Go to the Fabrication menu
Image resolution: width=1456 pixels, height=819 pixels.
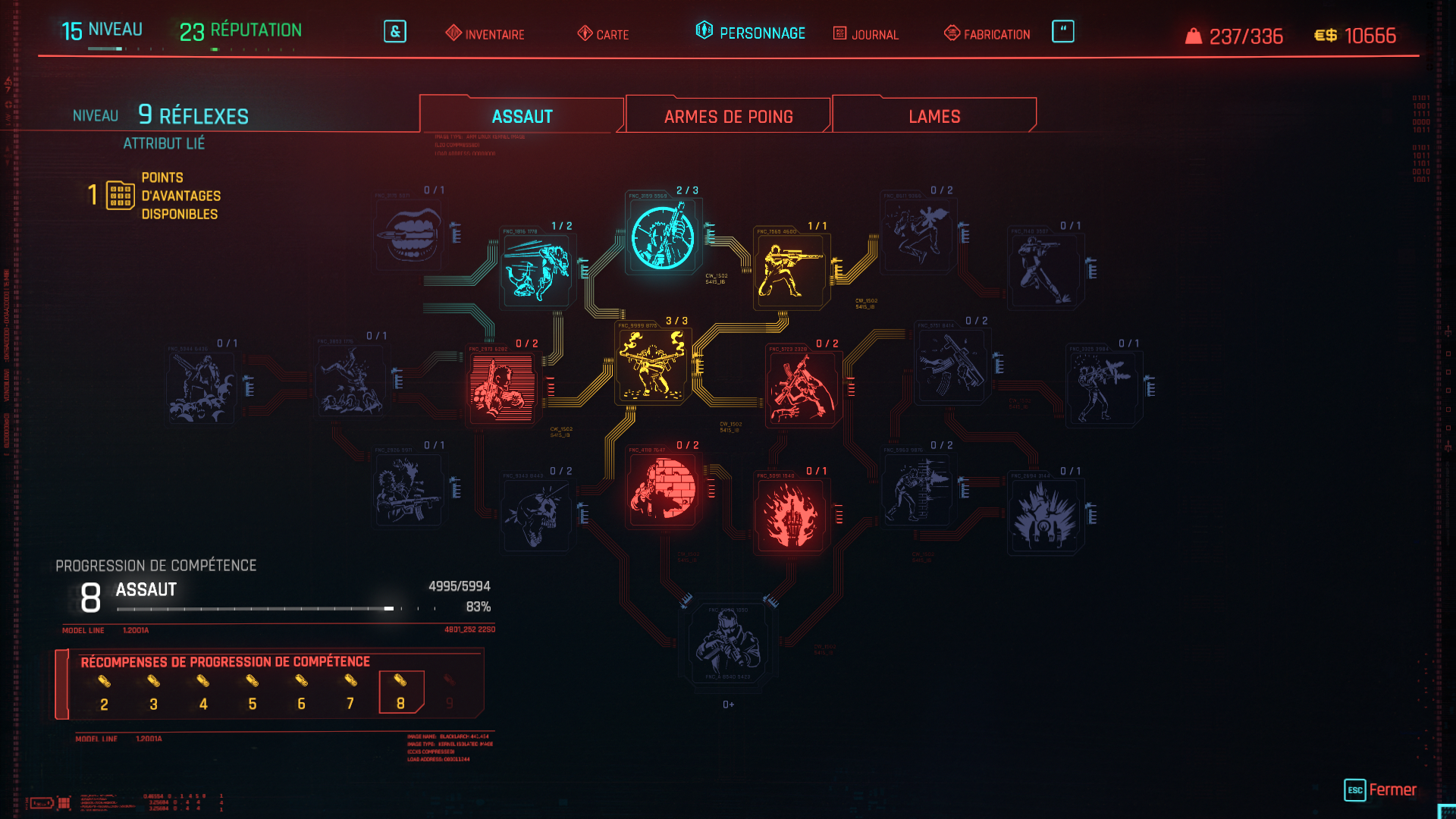pos(987,34)
